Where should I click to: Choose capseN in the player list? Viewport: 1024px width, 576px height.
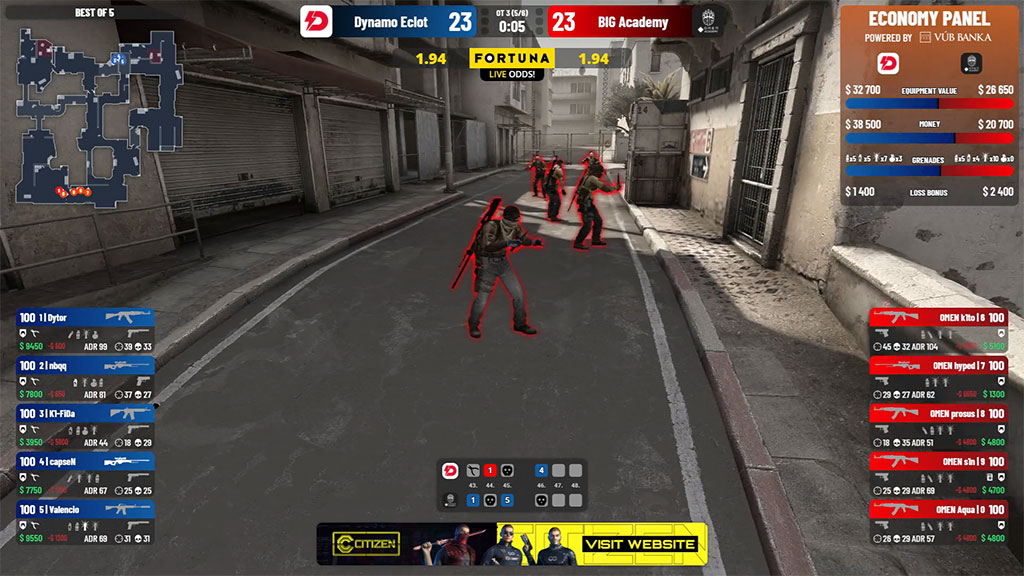pos(85,475)
